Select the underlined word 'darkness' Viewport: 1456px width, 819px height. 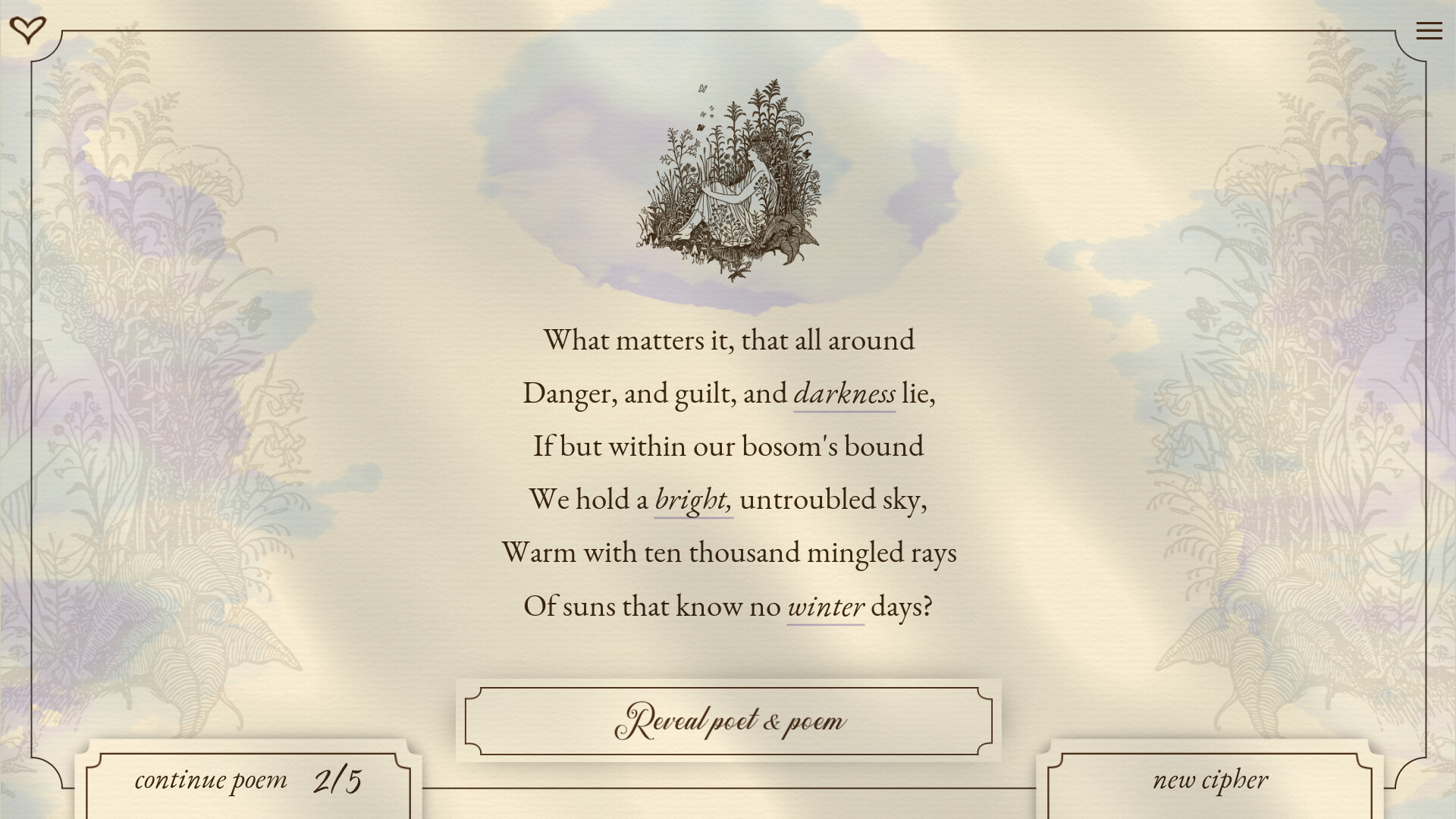click(844, 393)
